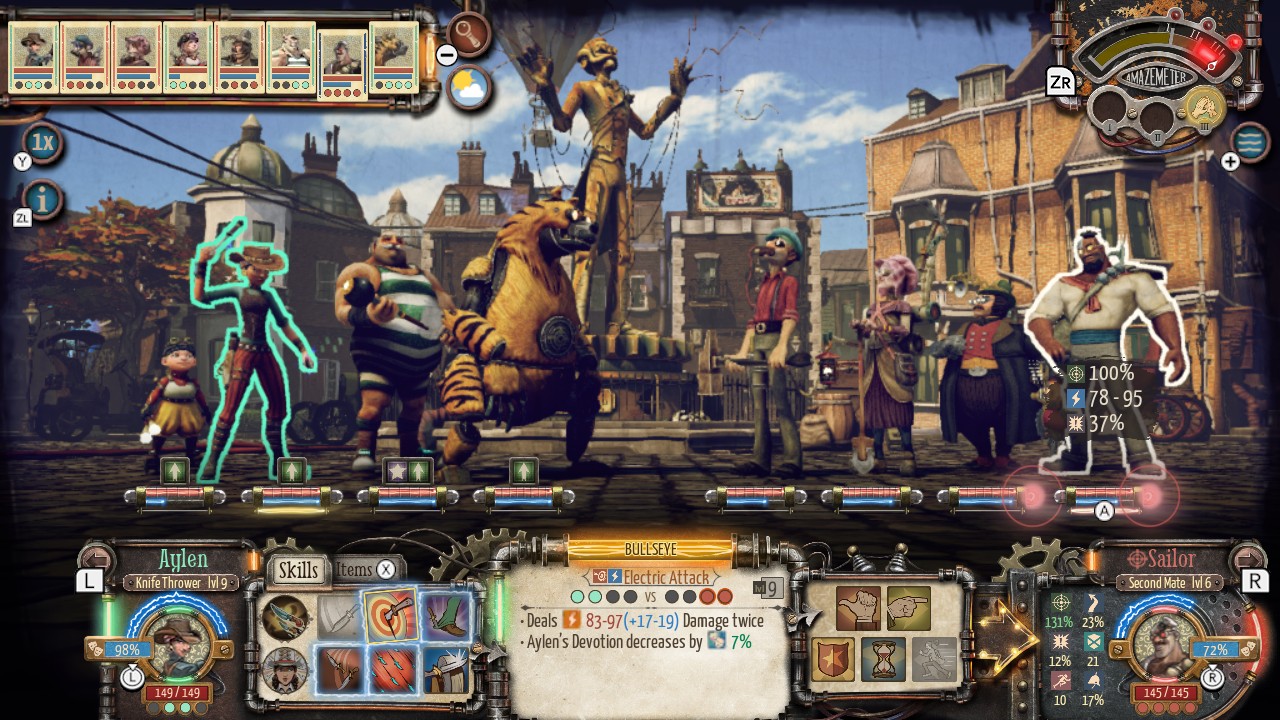This screenshot has width=1280, height=720.
Task: Select the Bullseye targeting skill
Action: point(392,615)
